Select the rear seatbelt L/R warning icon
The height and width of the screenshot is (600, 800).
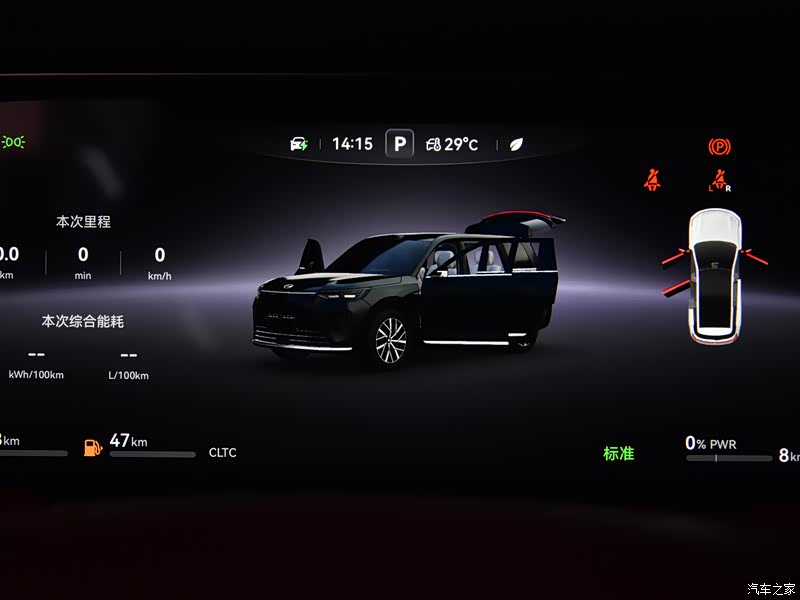click(x=718, y=182)
